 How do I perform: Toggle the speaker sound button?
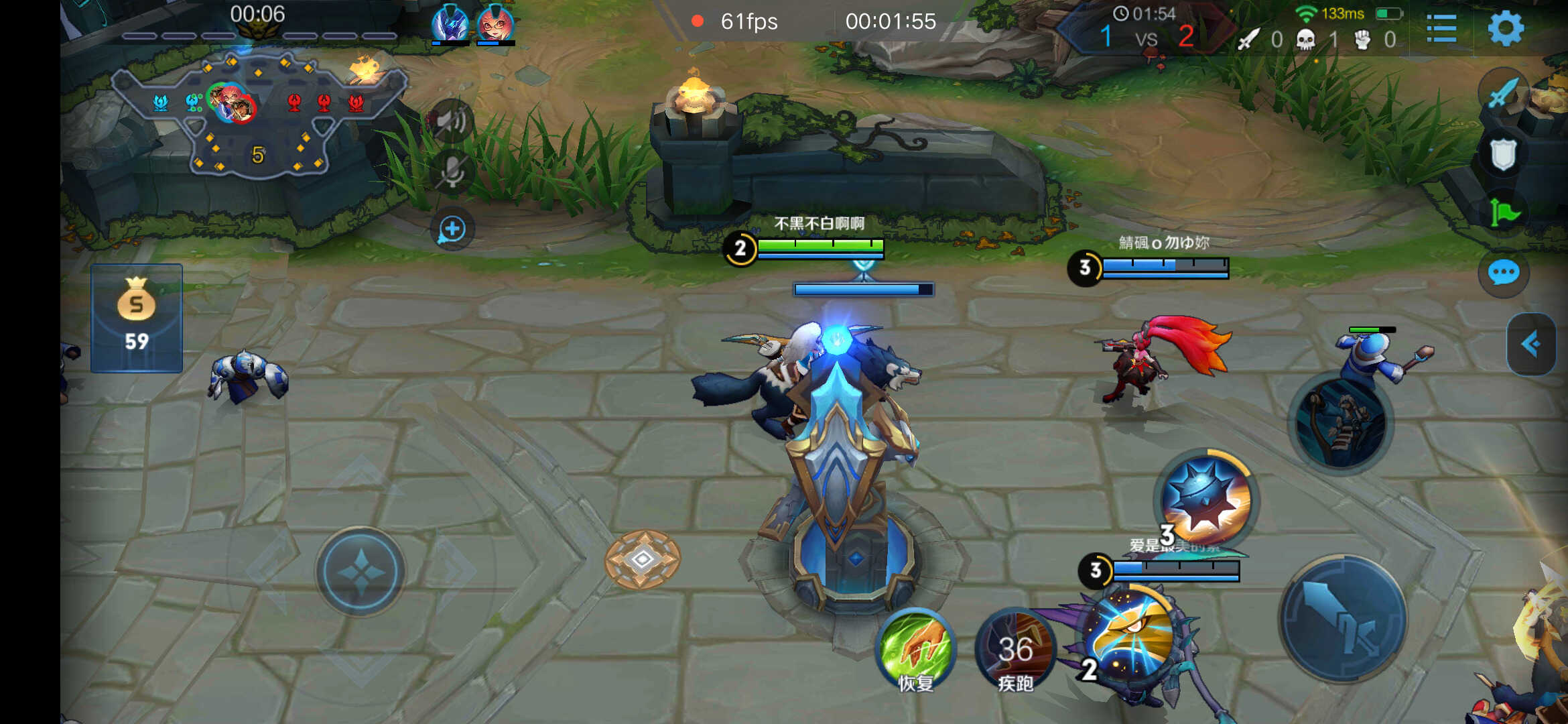tap(452, 121)
